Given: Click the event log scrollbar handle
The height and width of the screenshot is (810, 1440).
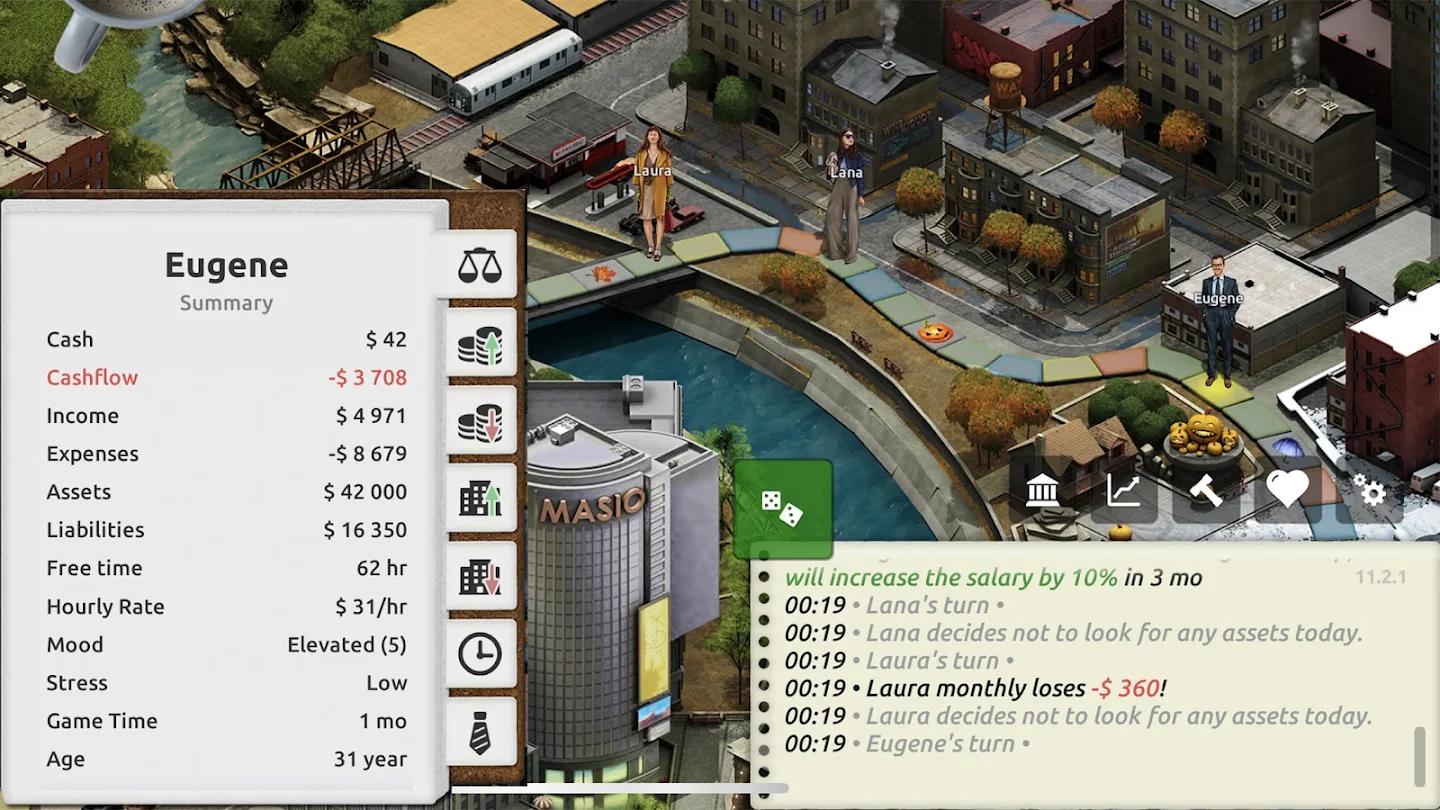Looking at the screenshot, I should [x=1418, y=757].
